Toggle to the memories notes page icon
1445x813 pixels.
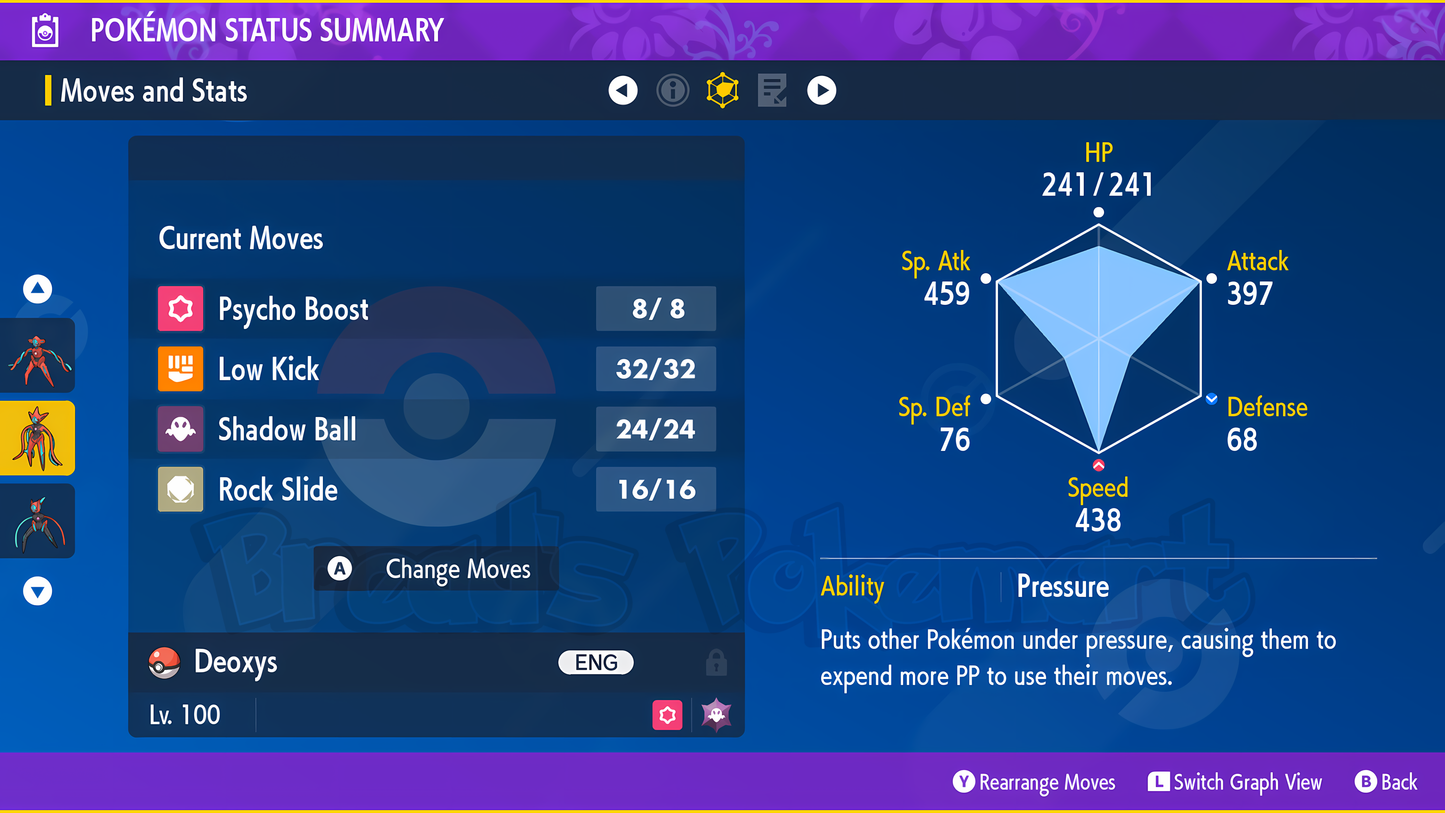(772, 90)
